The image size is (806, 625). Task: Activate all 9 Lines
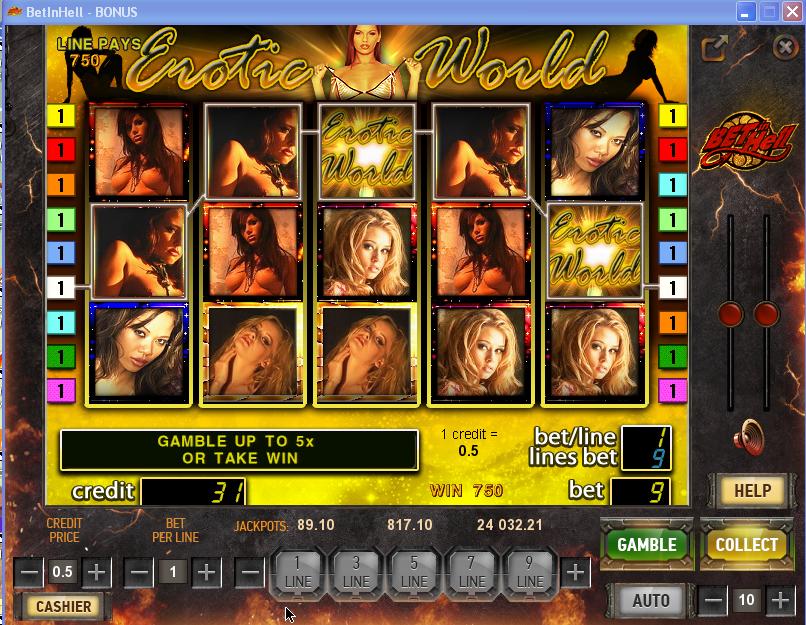pos(530,573)
